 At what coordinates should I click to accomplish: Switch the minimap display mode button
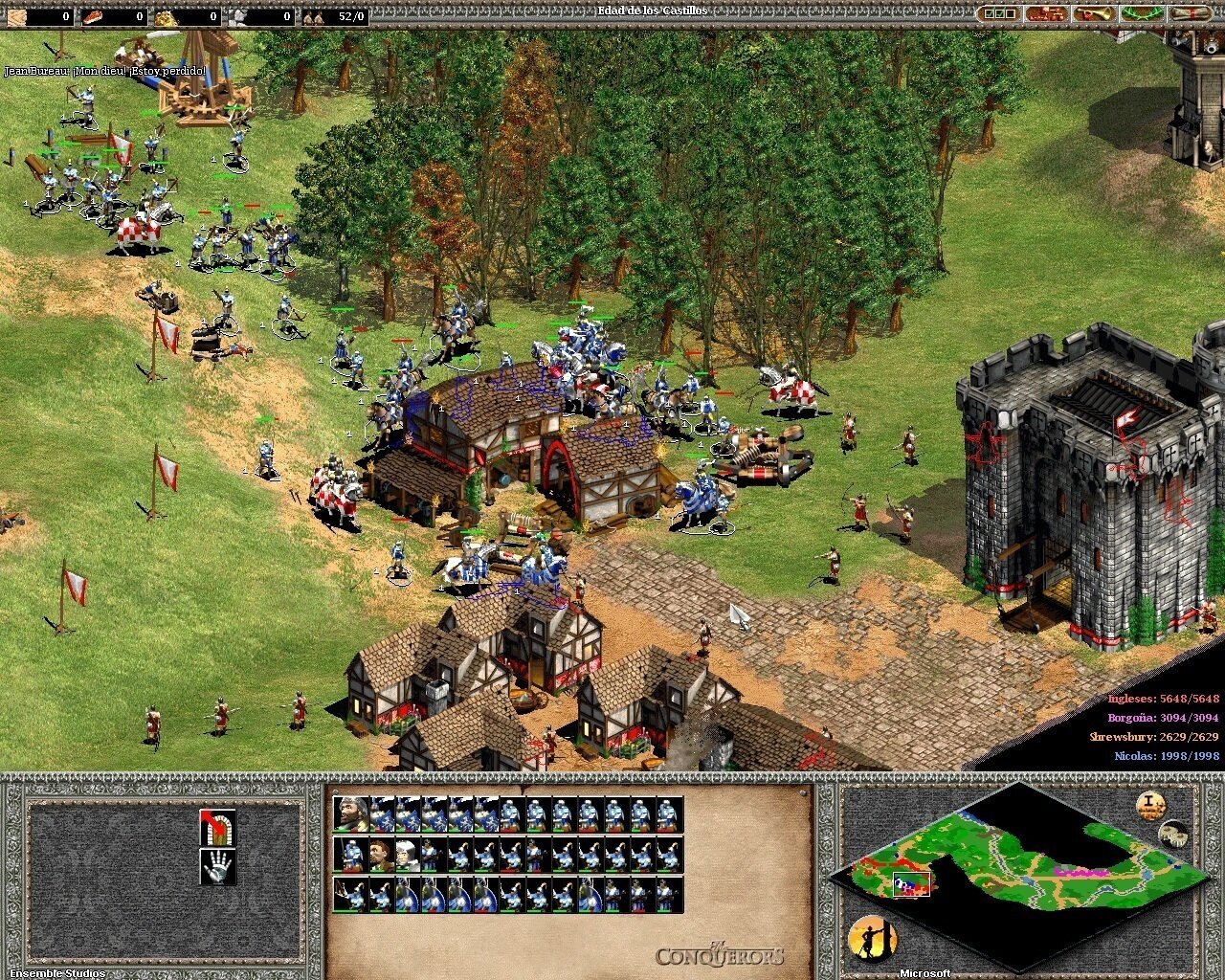(1173, 834)
